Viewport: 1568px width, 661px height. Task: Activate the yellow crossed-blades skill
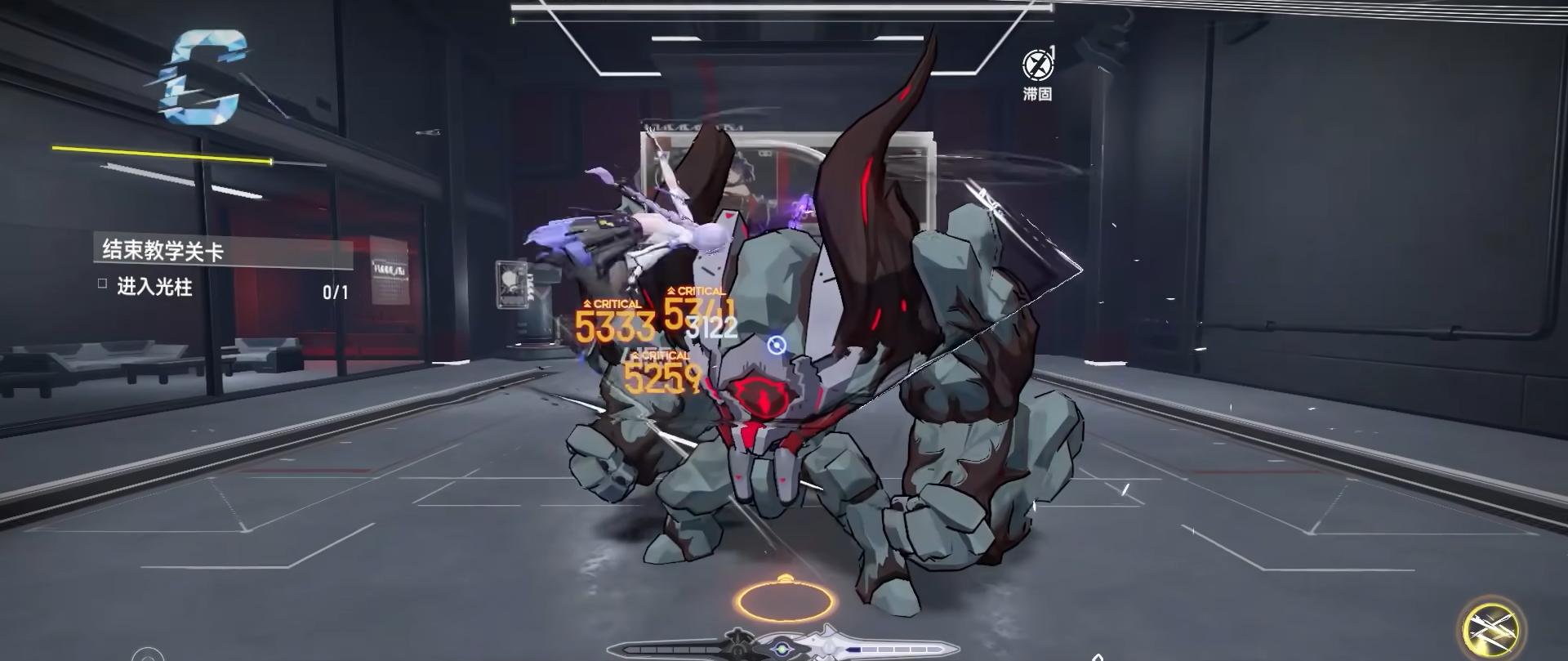(x=1492, y=629)
